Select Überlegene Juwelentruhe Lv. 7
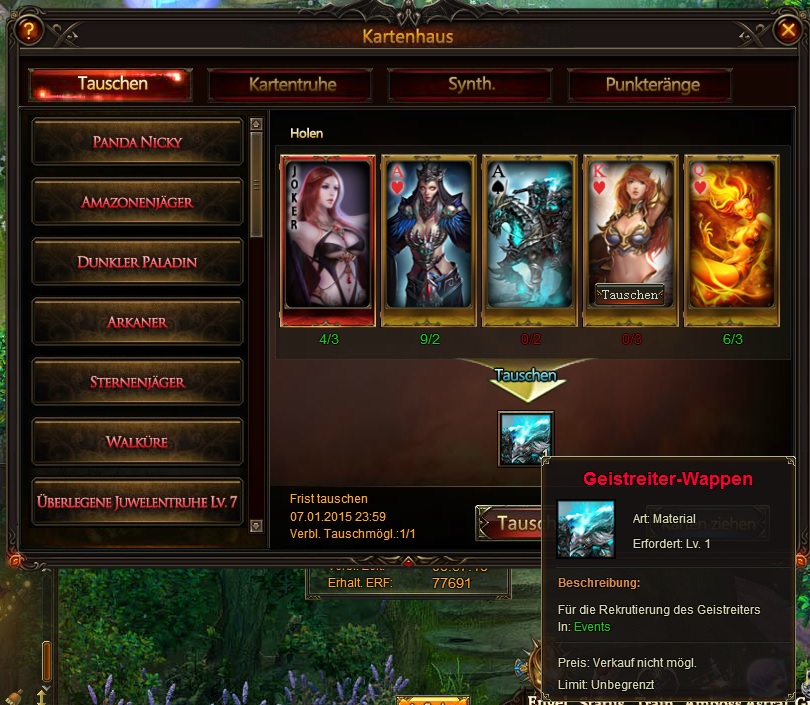Viewport: 810px width, 705px height. (x=137, y=501)
